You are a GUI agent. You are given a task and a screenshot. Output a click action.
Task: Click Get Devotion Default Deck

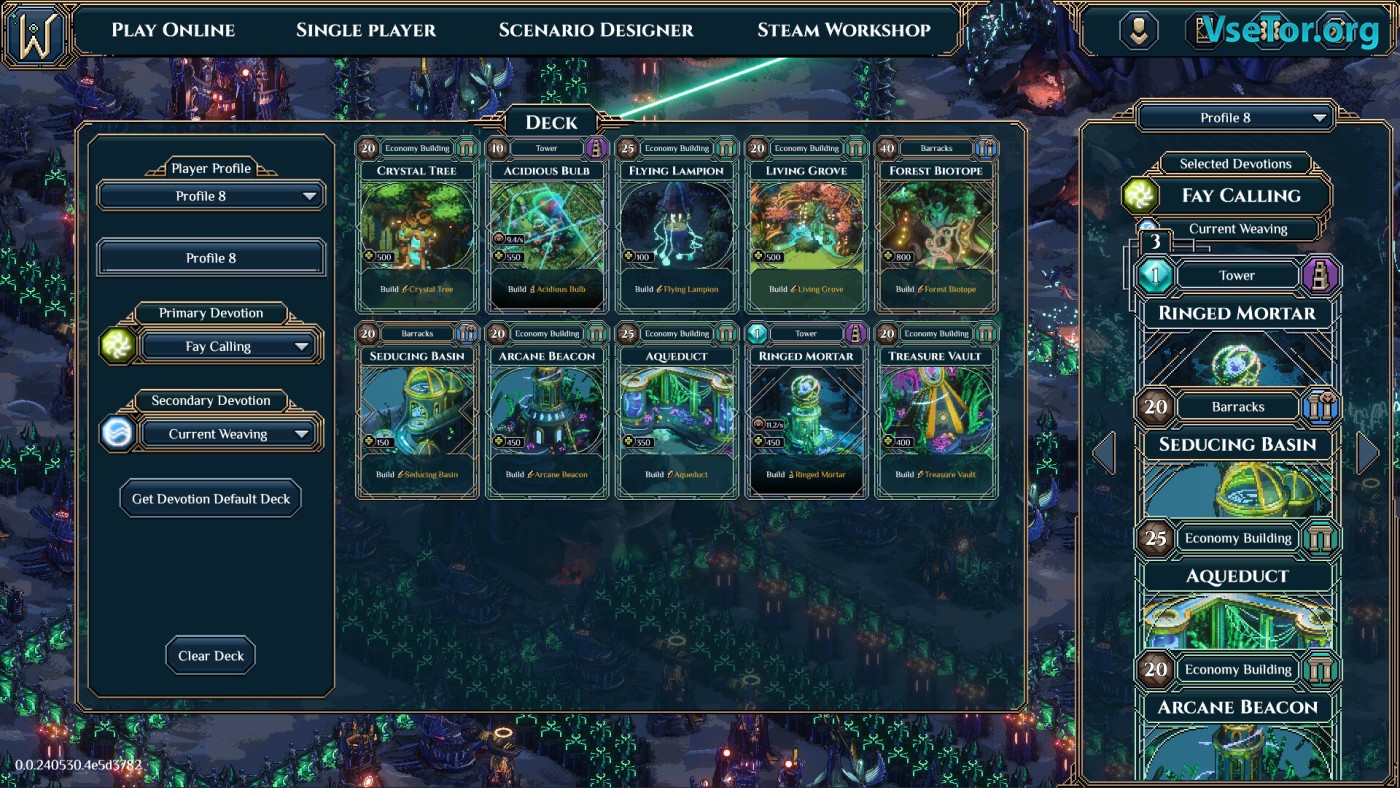(x=211, y=498)
